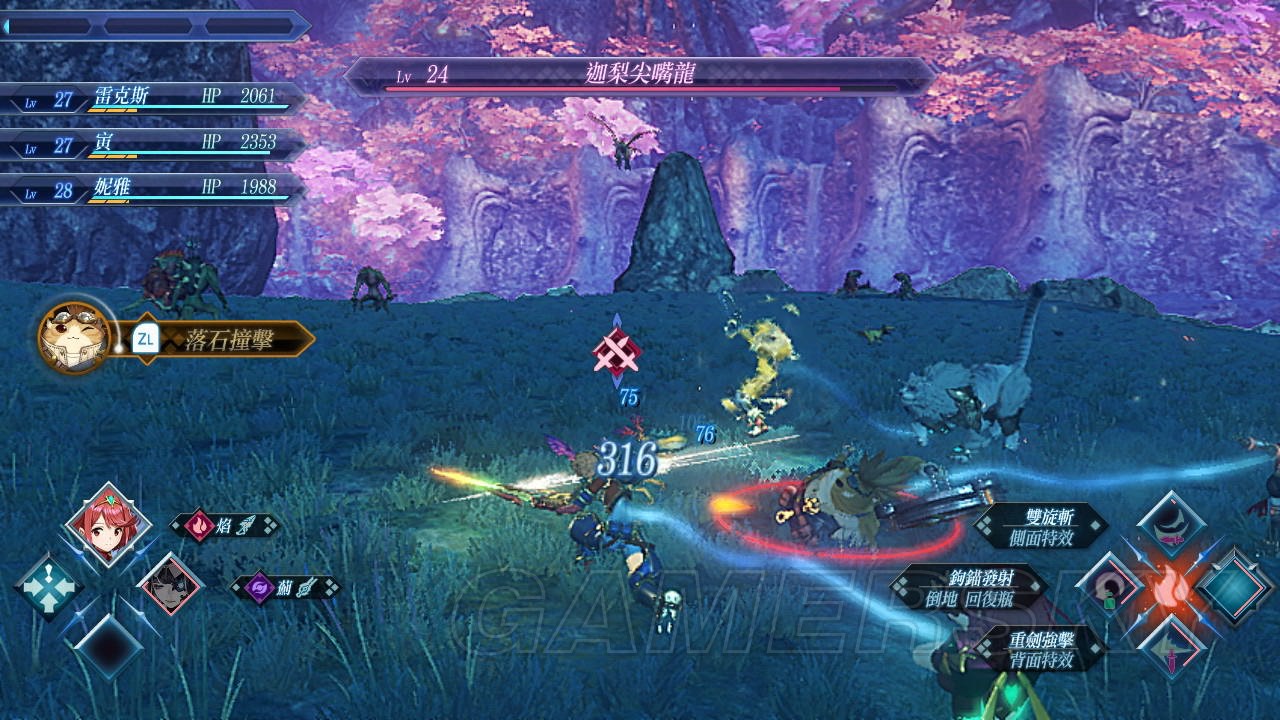Switch to the dark-haired blade portrait
Image resolution: width=1280 pixels, height=720 pixels.
pyautogui.click(x=170, y=585)
